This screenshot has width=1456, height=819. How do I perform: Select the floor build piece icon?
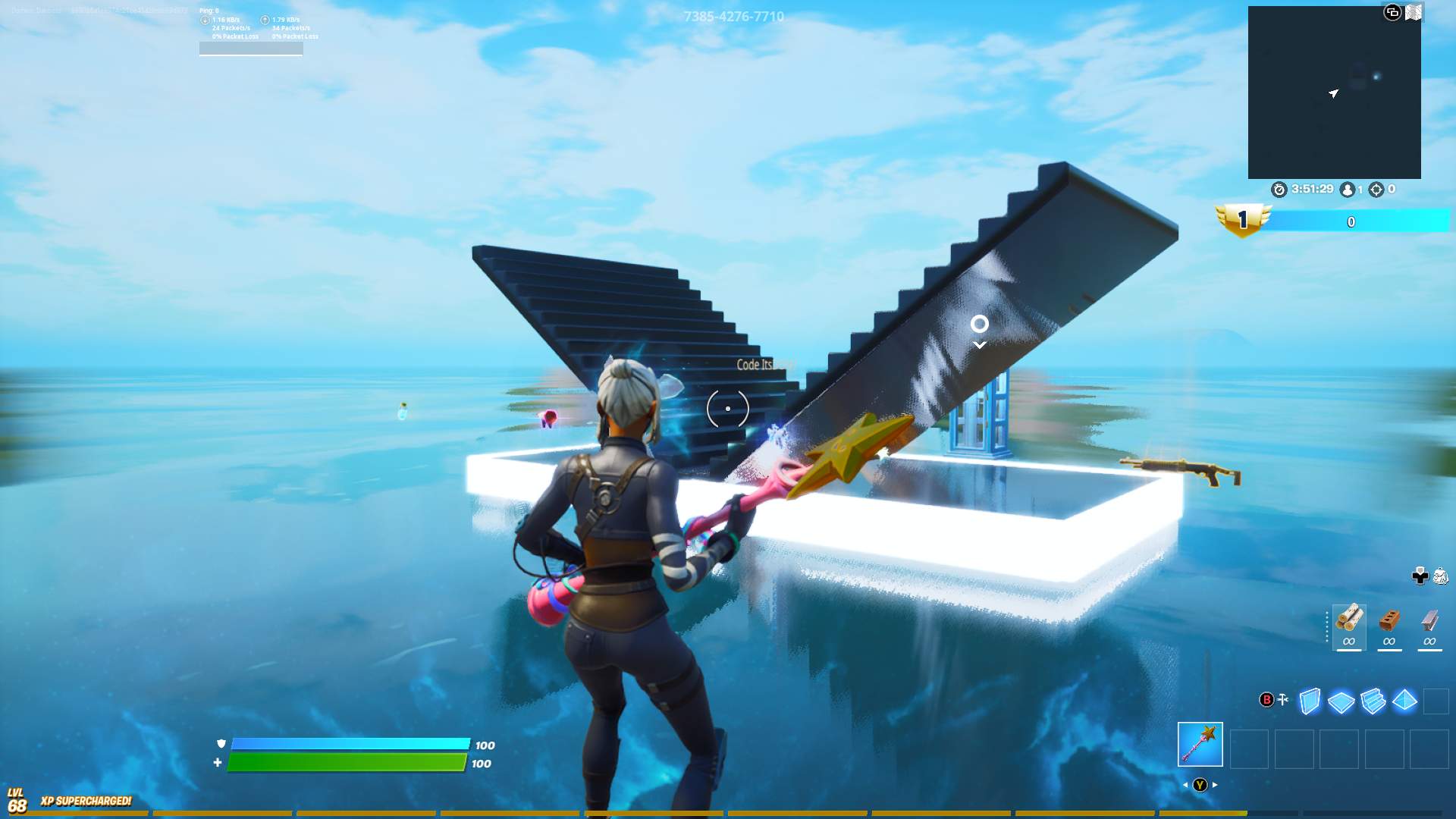[1340, 701]
